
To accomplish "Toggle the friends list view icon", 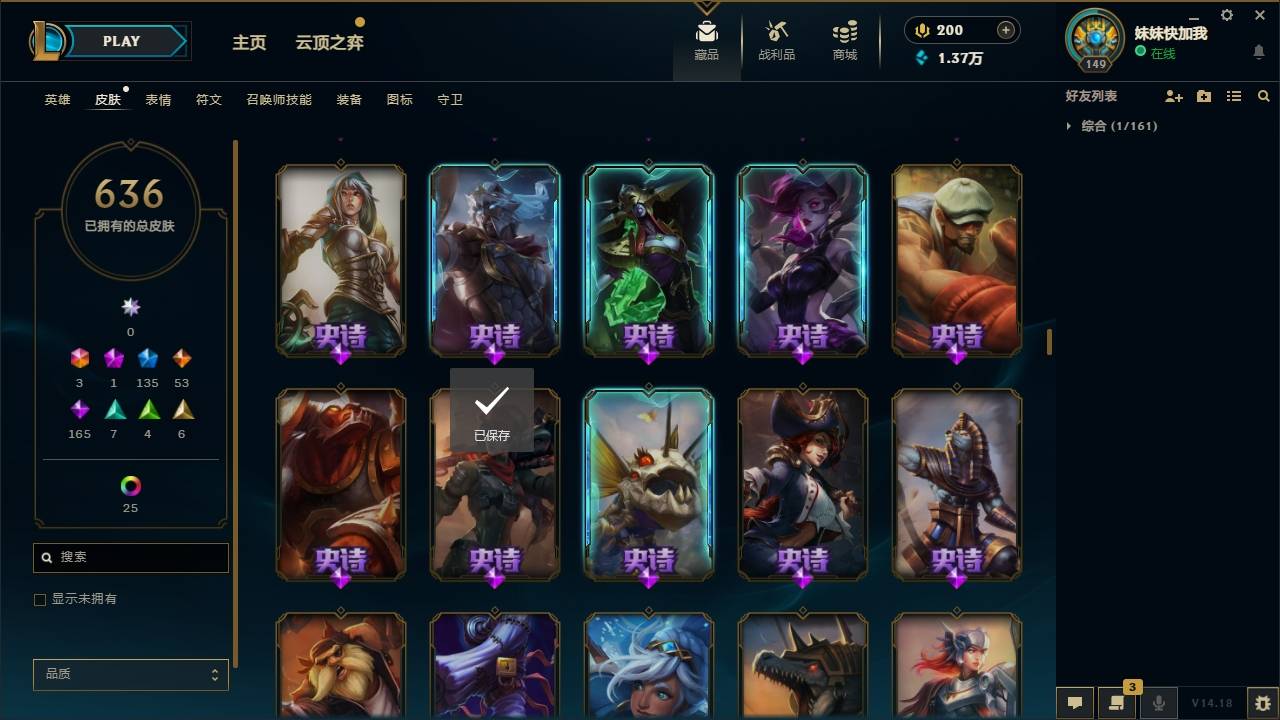I will tap(1234, 96).
